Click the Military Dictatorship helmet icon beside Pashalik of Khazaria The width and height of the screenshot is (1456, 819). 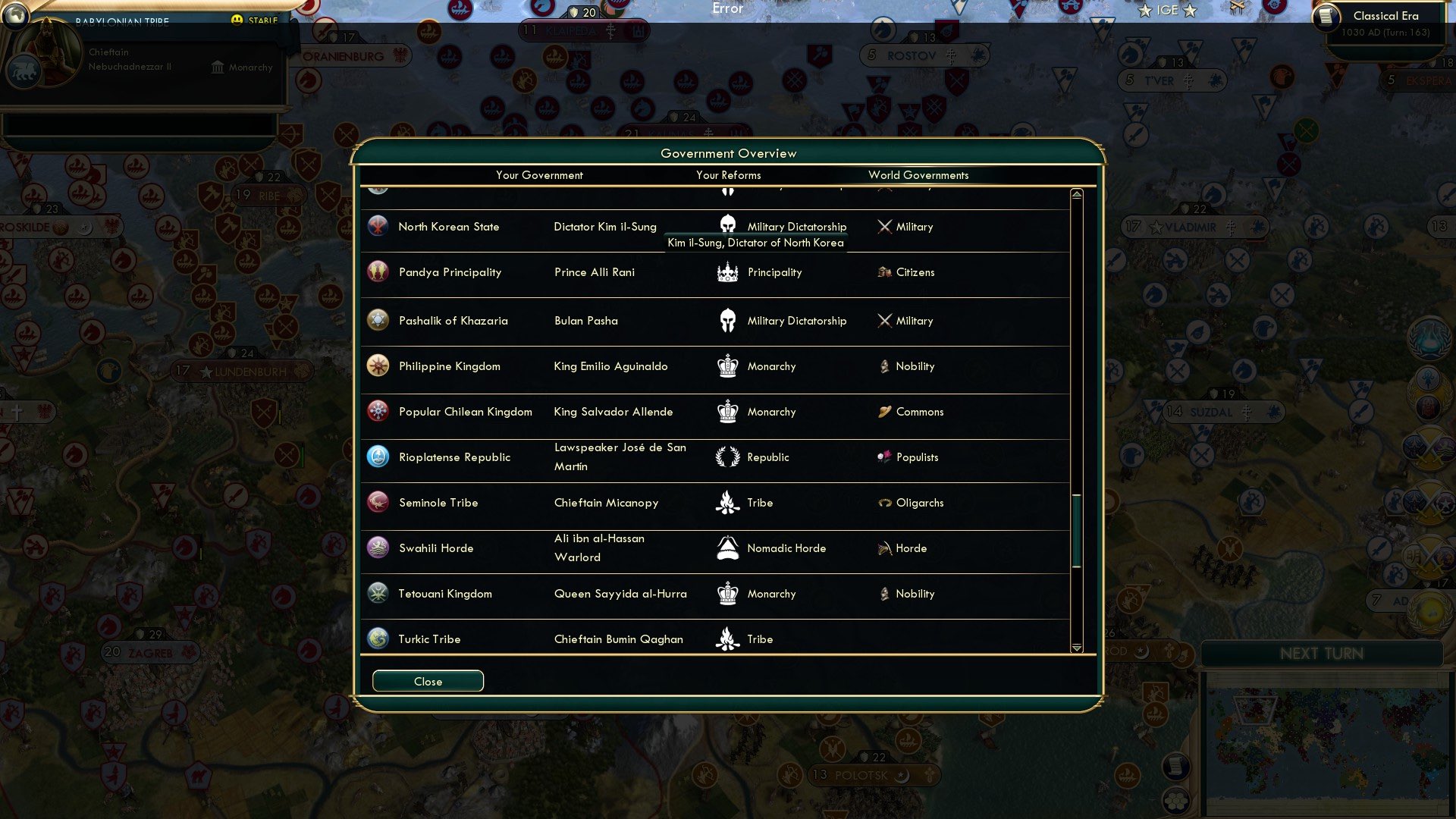[727, 321]
